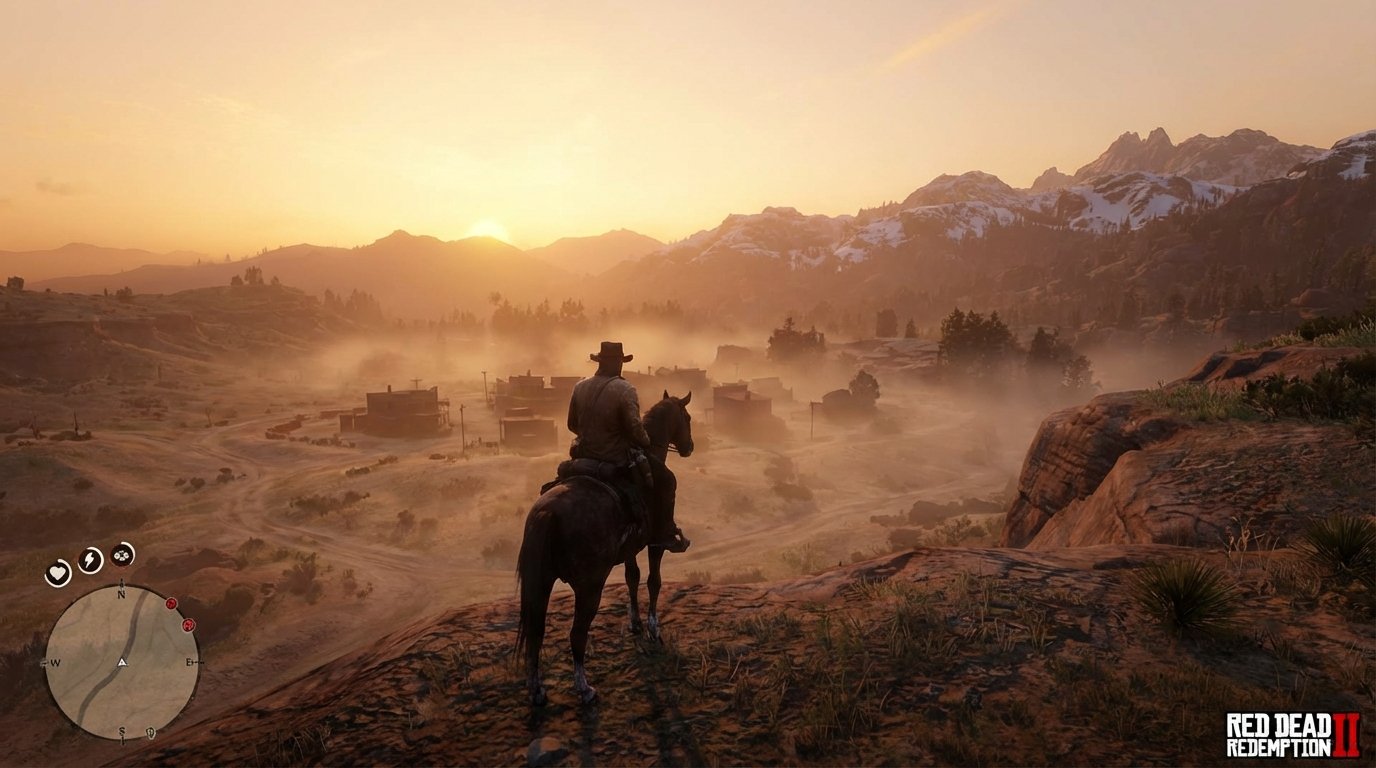Image resolution: width=1376 pixels, height=768 pixels.
Task: Click the stamina lightning bolt icon
Action: [89, 558]
